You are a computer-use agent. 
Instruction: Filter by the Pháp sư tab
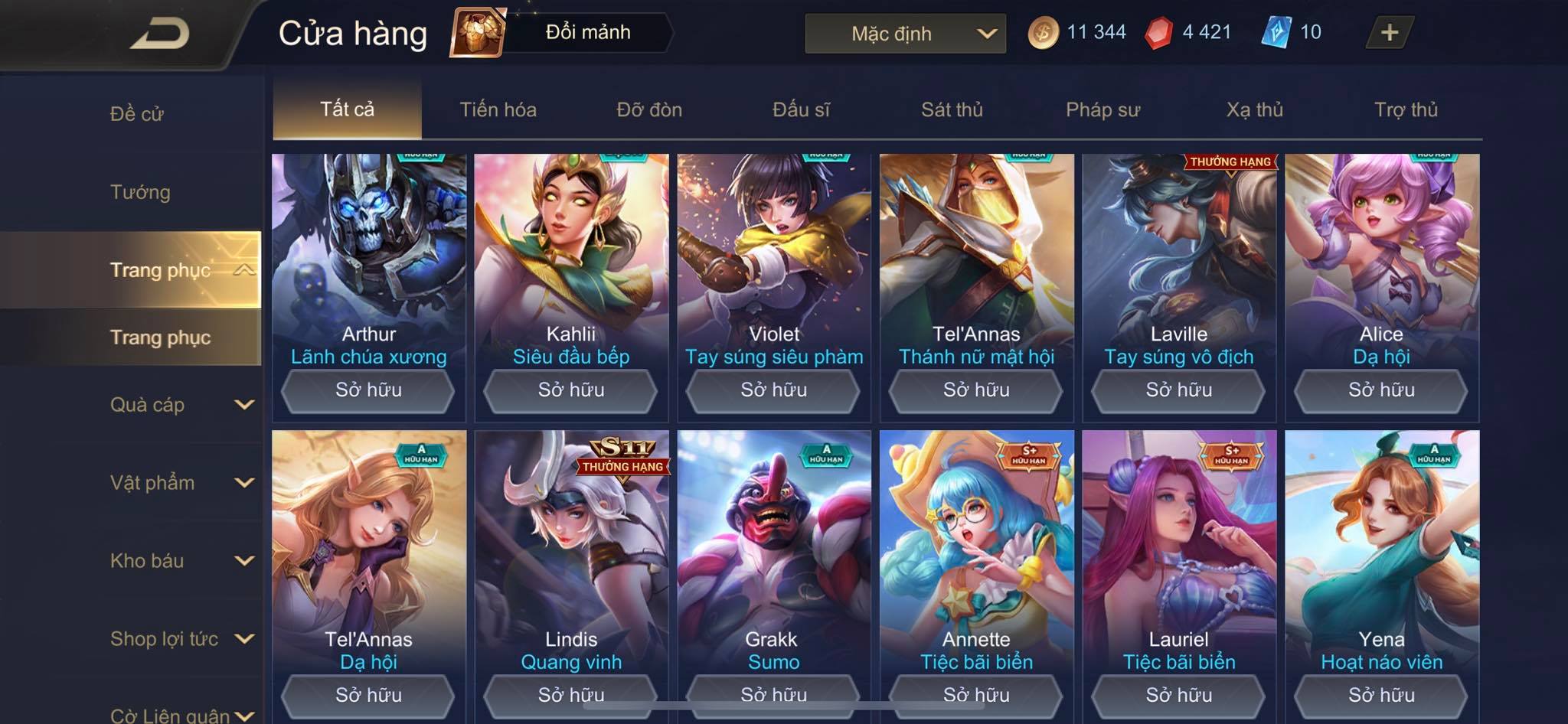click(1102, 109)
